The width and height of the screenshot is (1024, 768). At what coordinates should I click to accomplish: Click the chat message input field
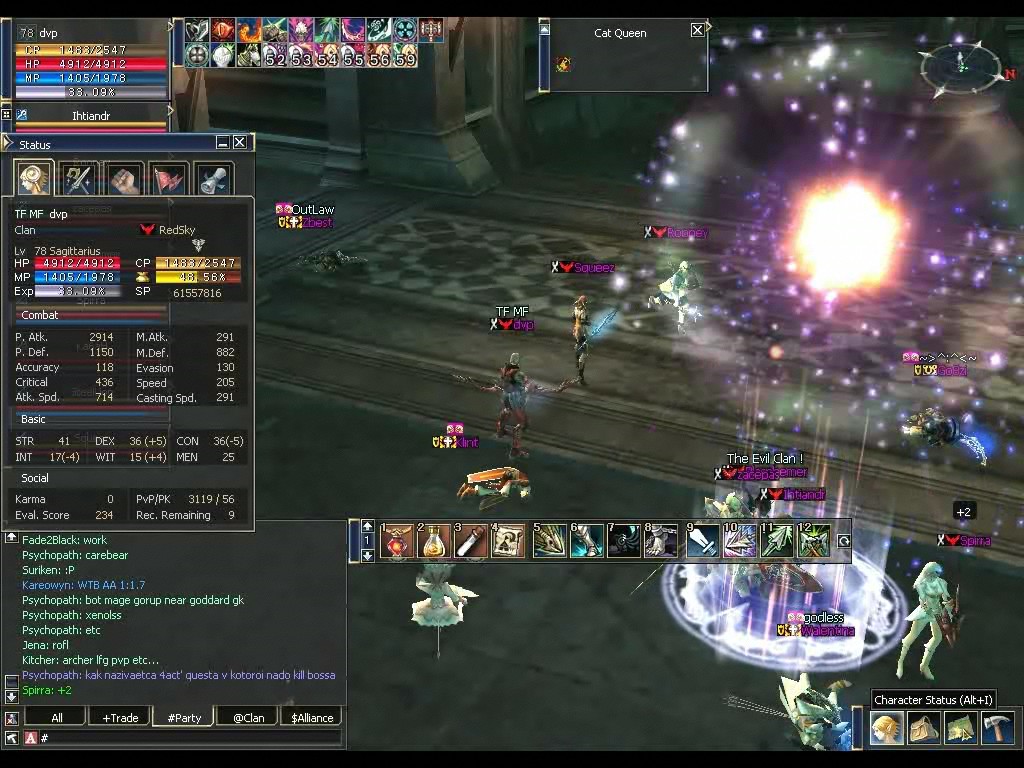point(190,738)
